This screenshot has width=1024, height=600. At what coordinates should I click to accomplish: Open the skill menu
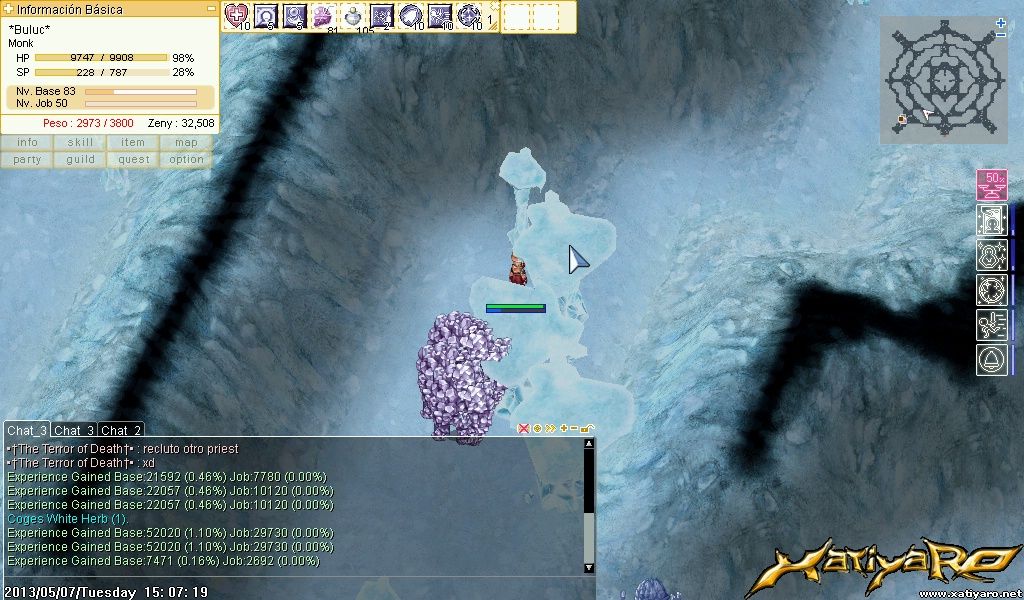pyautogui.click(x=80, y=142)
